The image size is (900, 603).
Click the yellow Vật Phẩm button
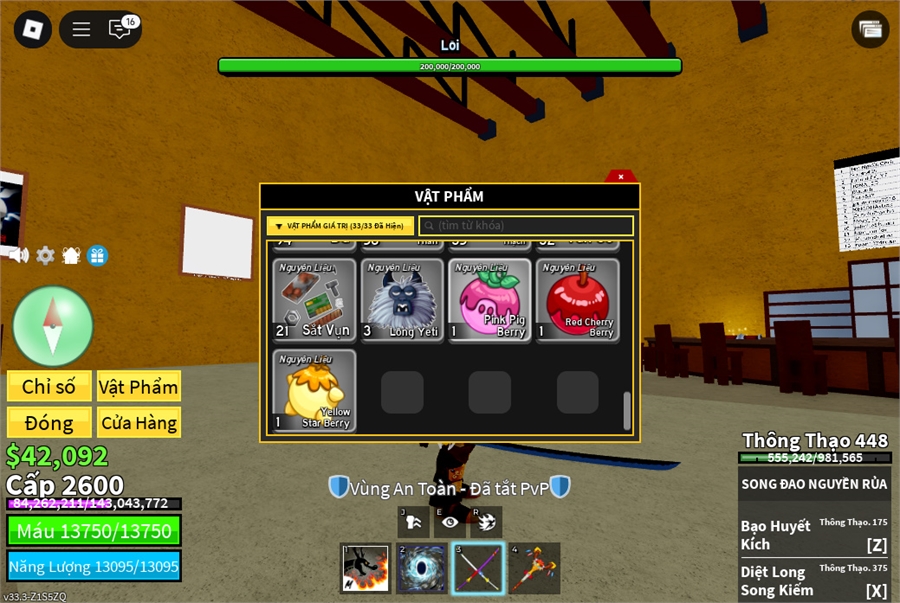pyautogui.click(x=138, y=386)
